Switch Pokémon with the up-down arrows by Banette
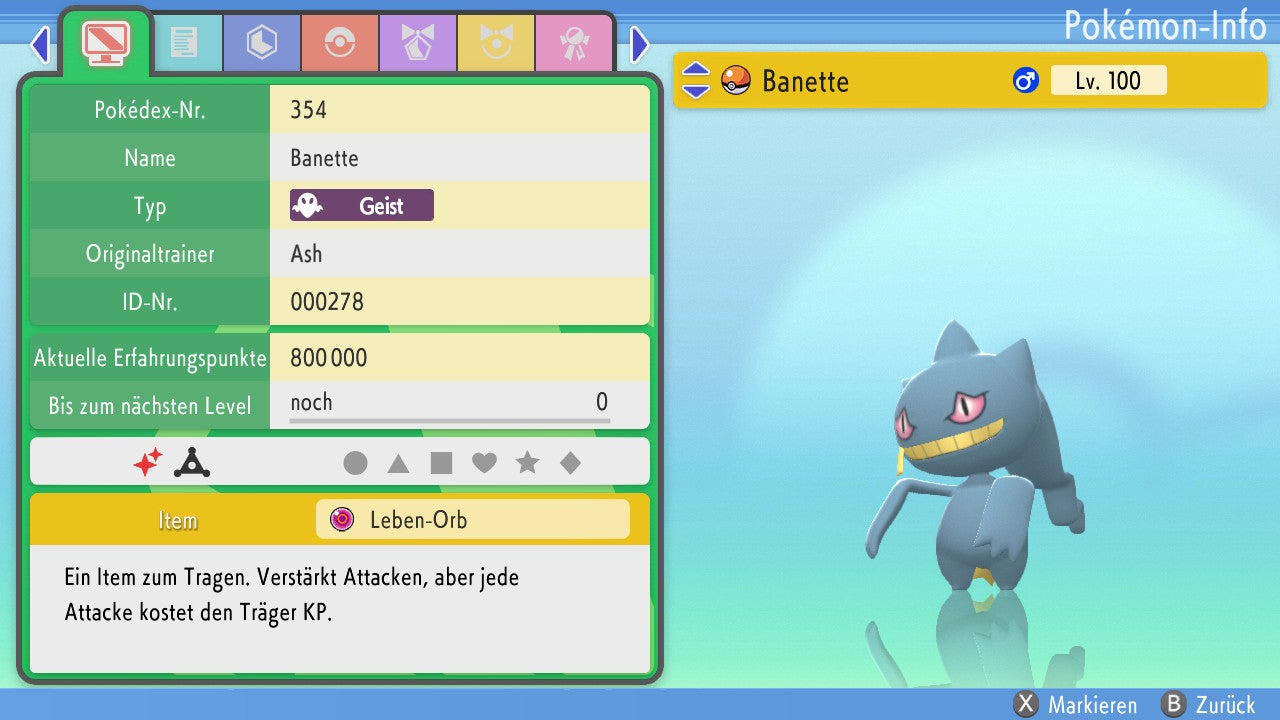1280x720 pixels. click(696, 80)
